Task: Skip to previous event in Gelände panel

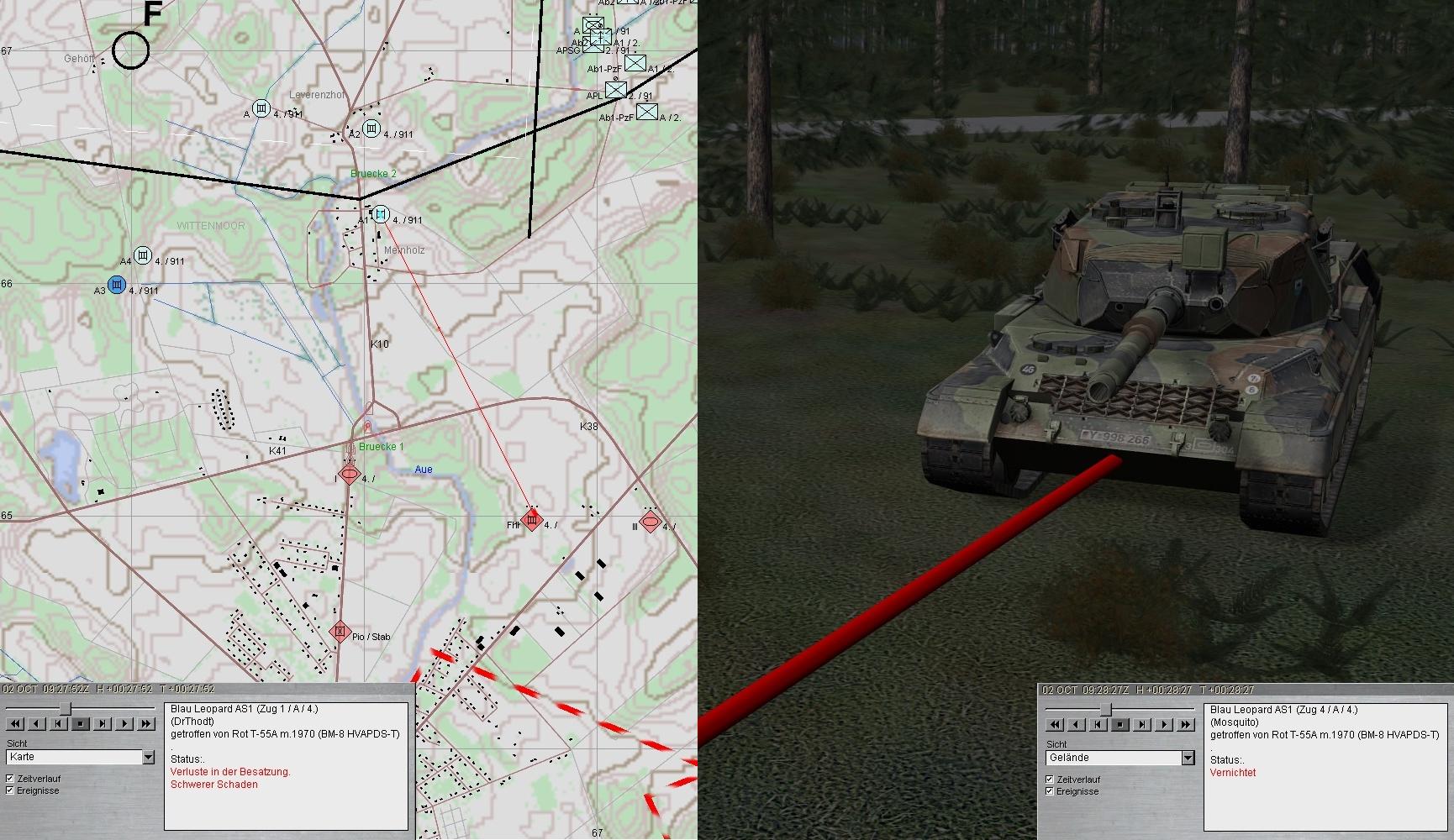Action: pos(1098,724)
